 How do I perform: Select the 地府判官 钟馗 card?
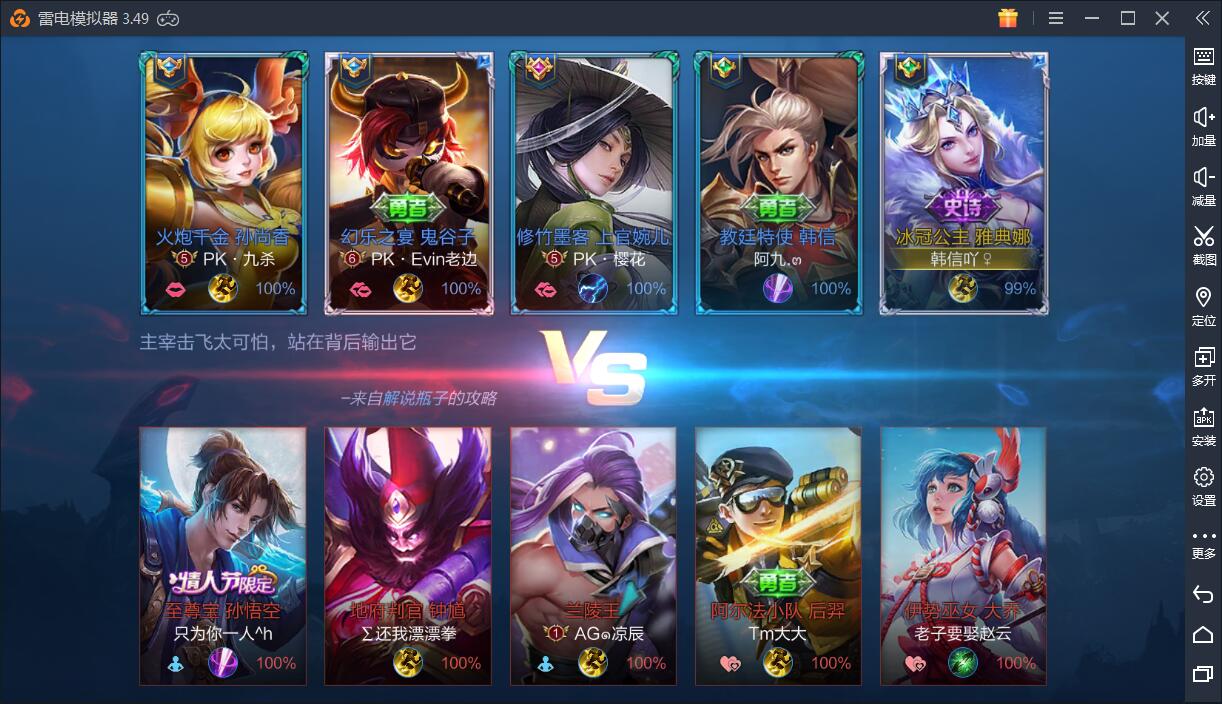coord(408,555)
